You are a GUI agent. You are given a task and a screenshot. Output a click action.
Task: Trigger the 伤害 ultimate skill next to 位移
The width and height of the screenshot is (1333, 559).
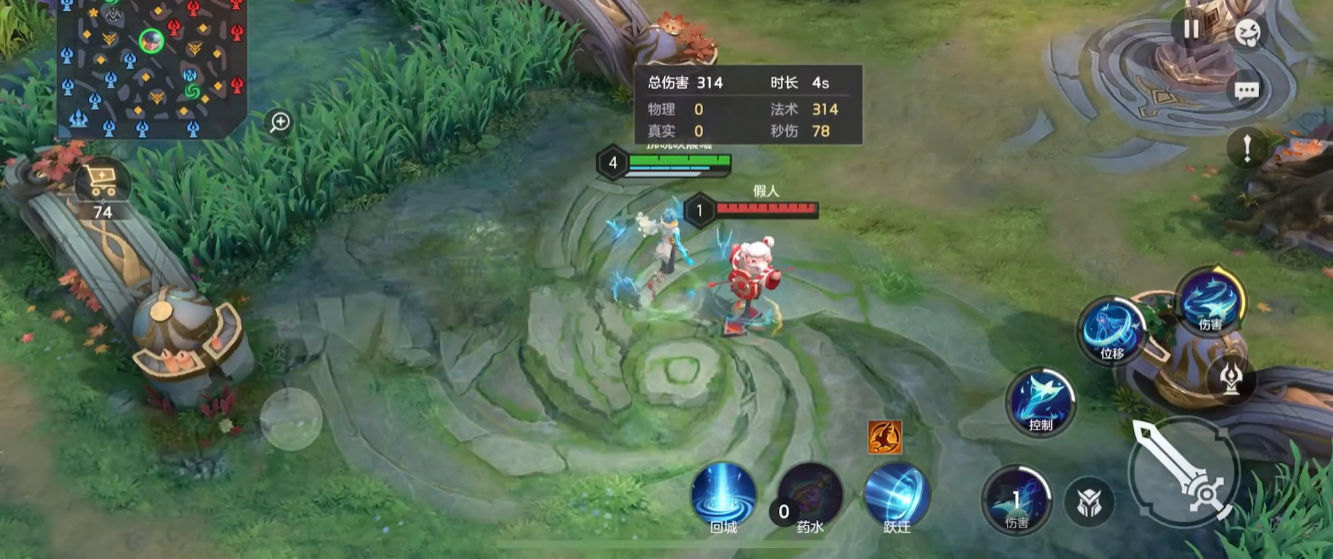click(x=1210, y=299)
